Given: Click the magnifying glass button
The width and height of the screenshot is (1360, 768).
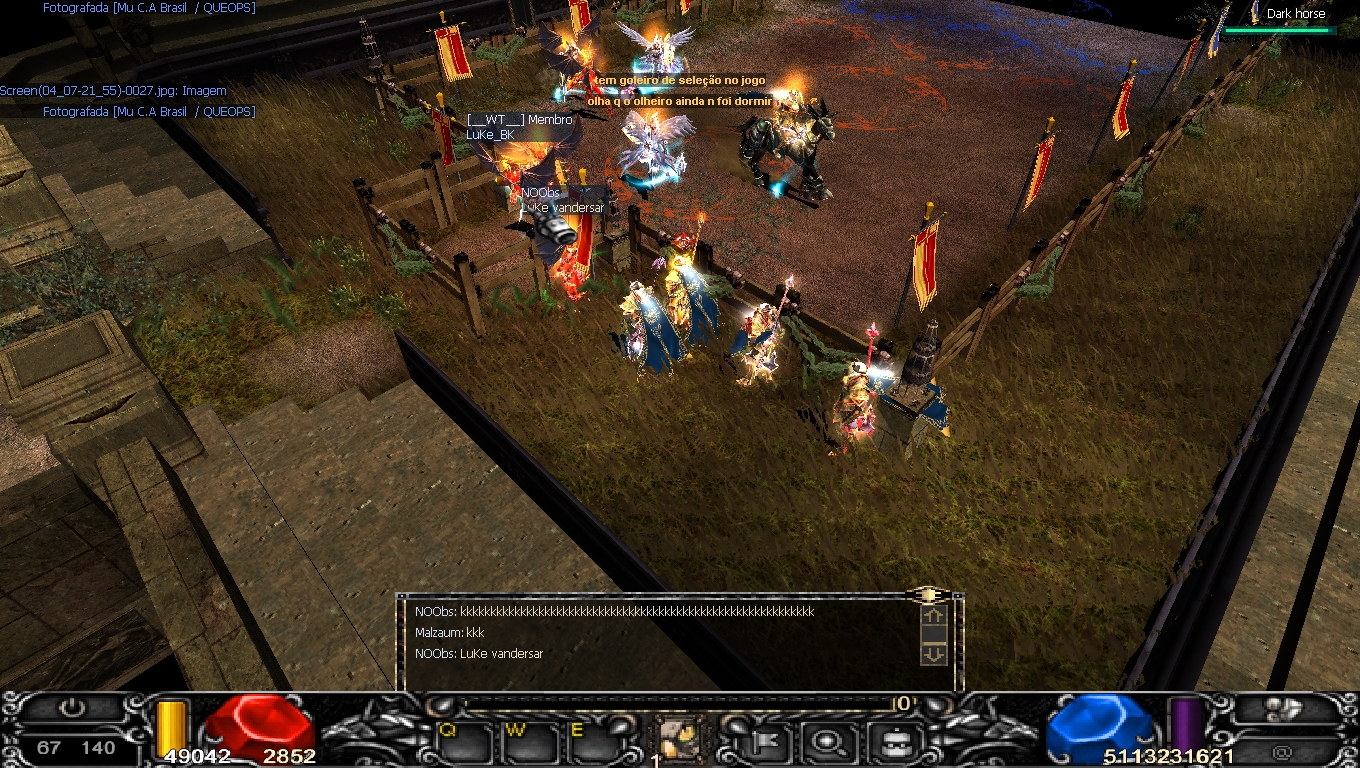Looking at the screenshot, I should 829,743.
